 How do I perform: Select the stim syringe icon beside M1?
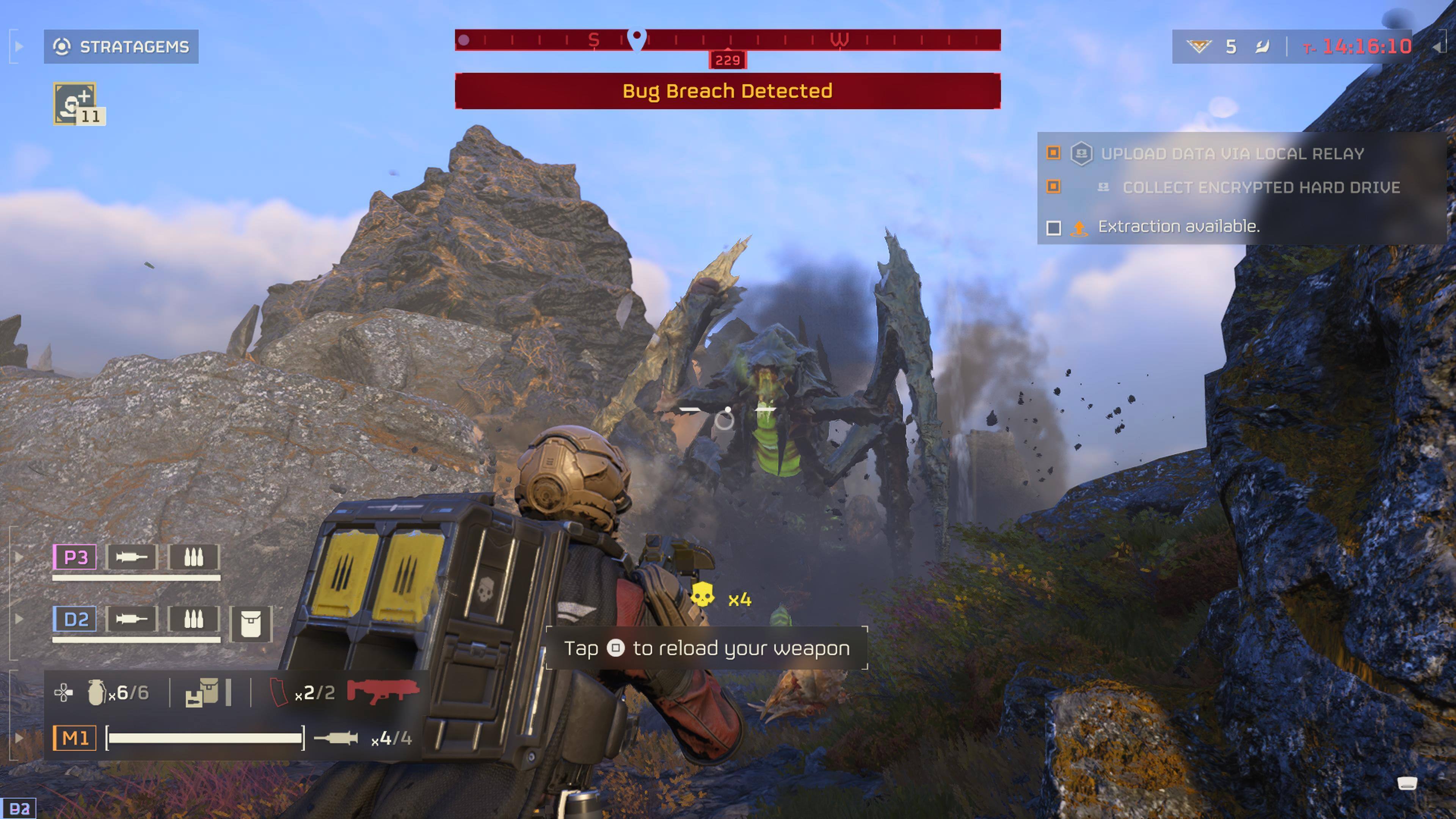pos(336,738)
